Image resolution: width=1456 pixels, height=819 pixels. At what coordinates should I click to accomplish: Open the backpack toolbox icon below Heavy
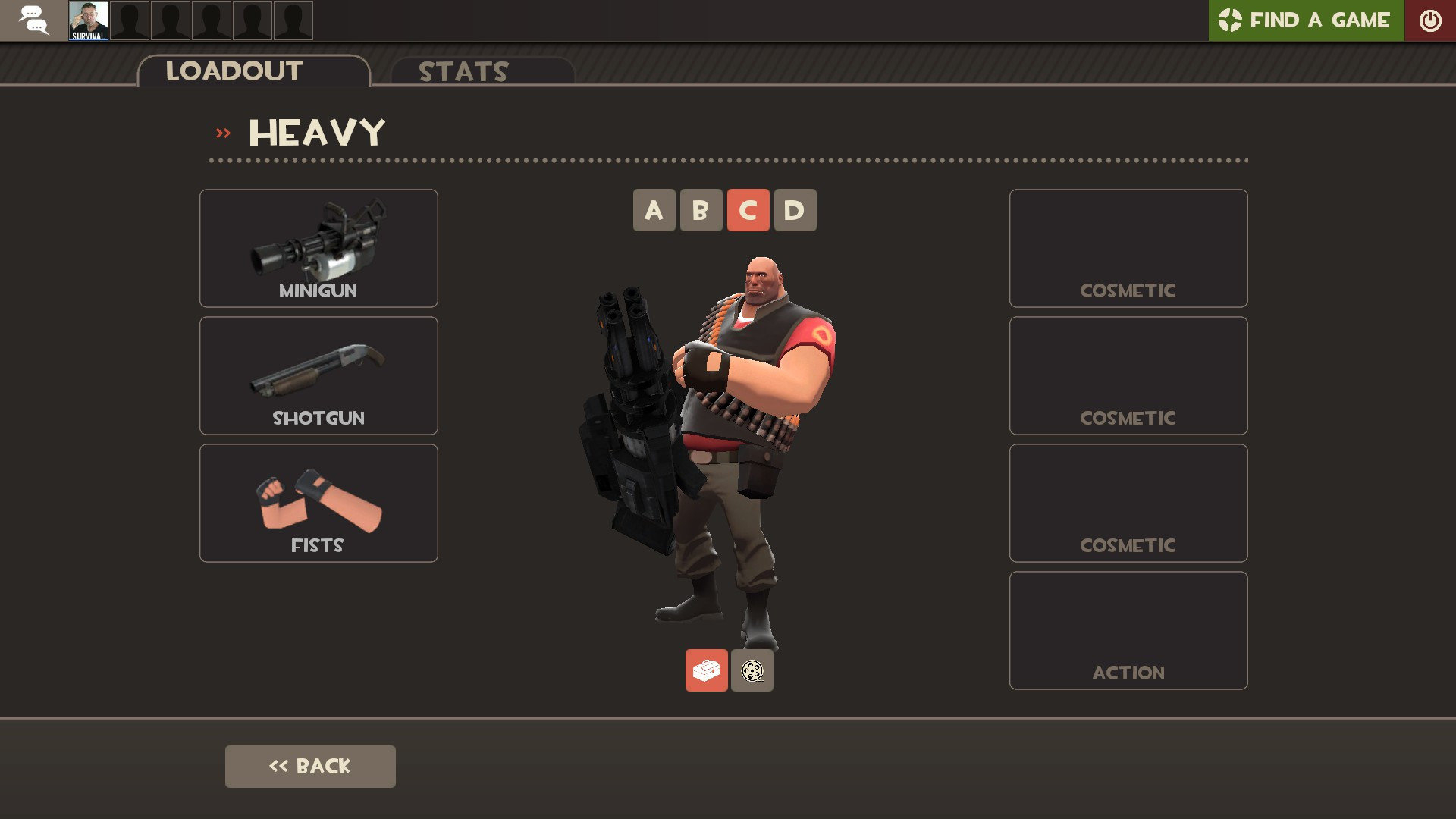pos(706,670)
